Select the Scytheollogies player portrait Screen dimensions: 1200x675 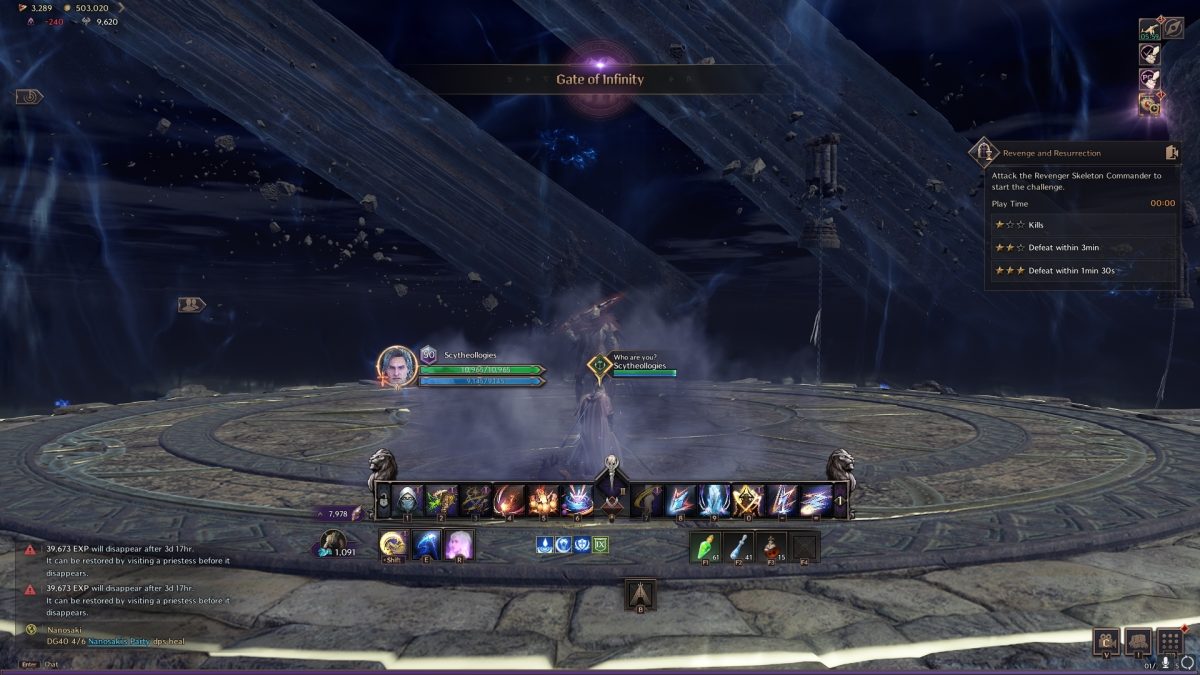[x=397, y=365]
